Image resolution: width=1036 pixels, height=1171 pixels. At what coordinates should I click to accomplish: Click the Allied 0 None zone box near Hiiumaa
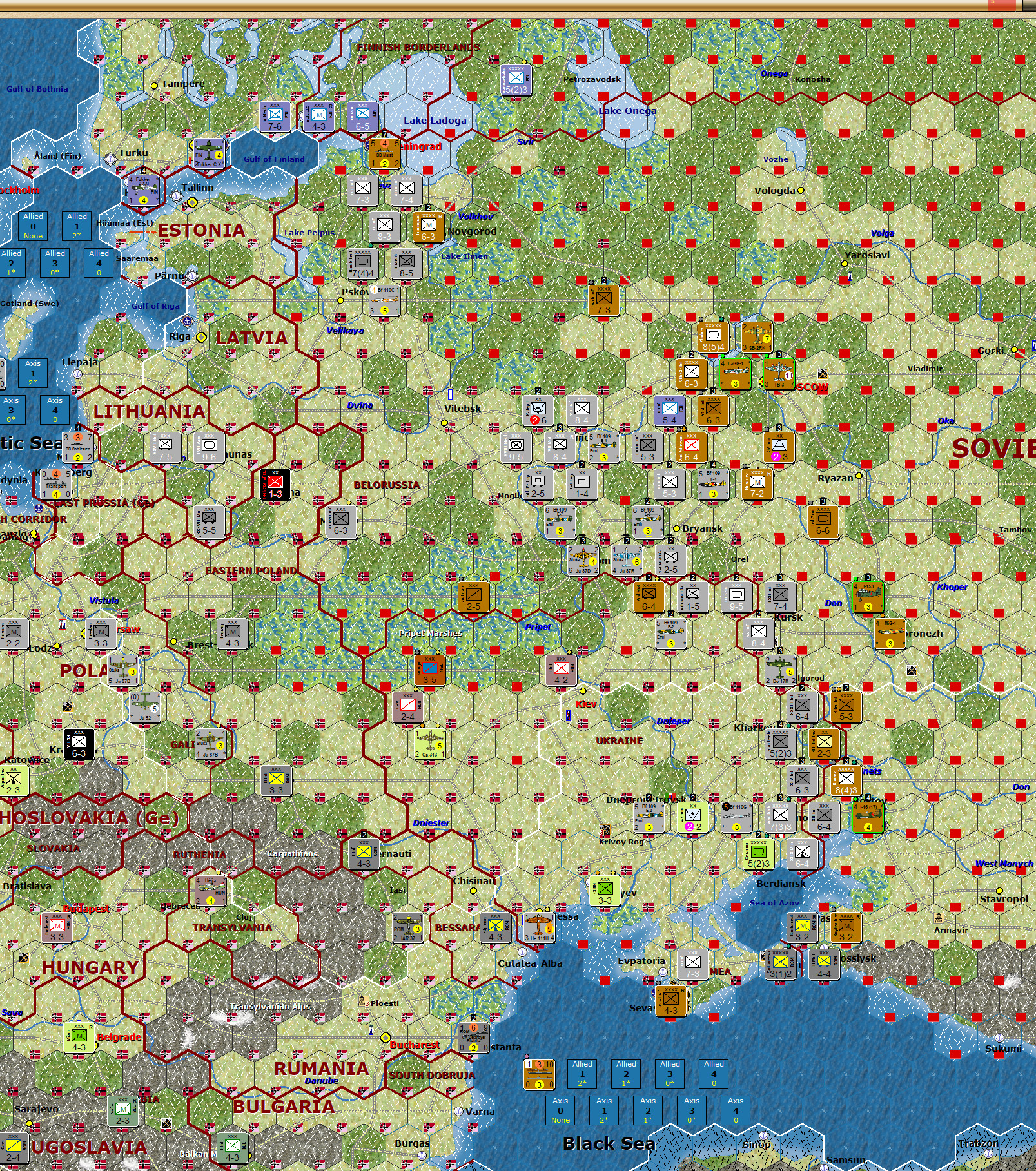[33, 226]
